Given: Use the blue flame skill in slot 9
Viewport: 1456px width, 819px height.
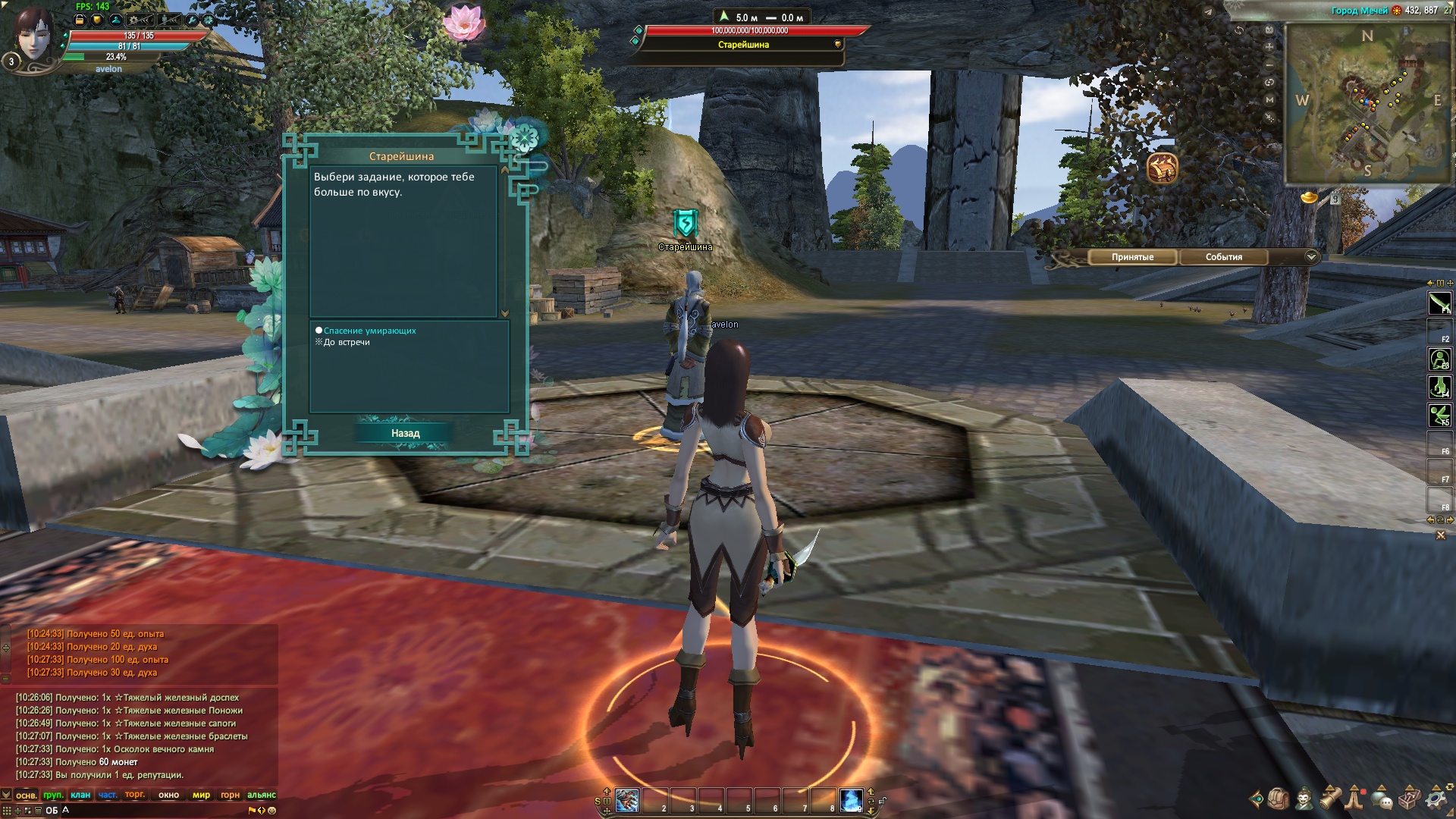Looking at the screenshot, I should [x=851, y=800].
